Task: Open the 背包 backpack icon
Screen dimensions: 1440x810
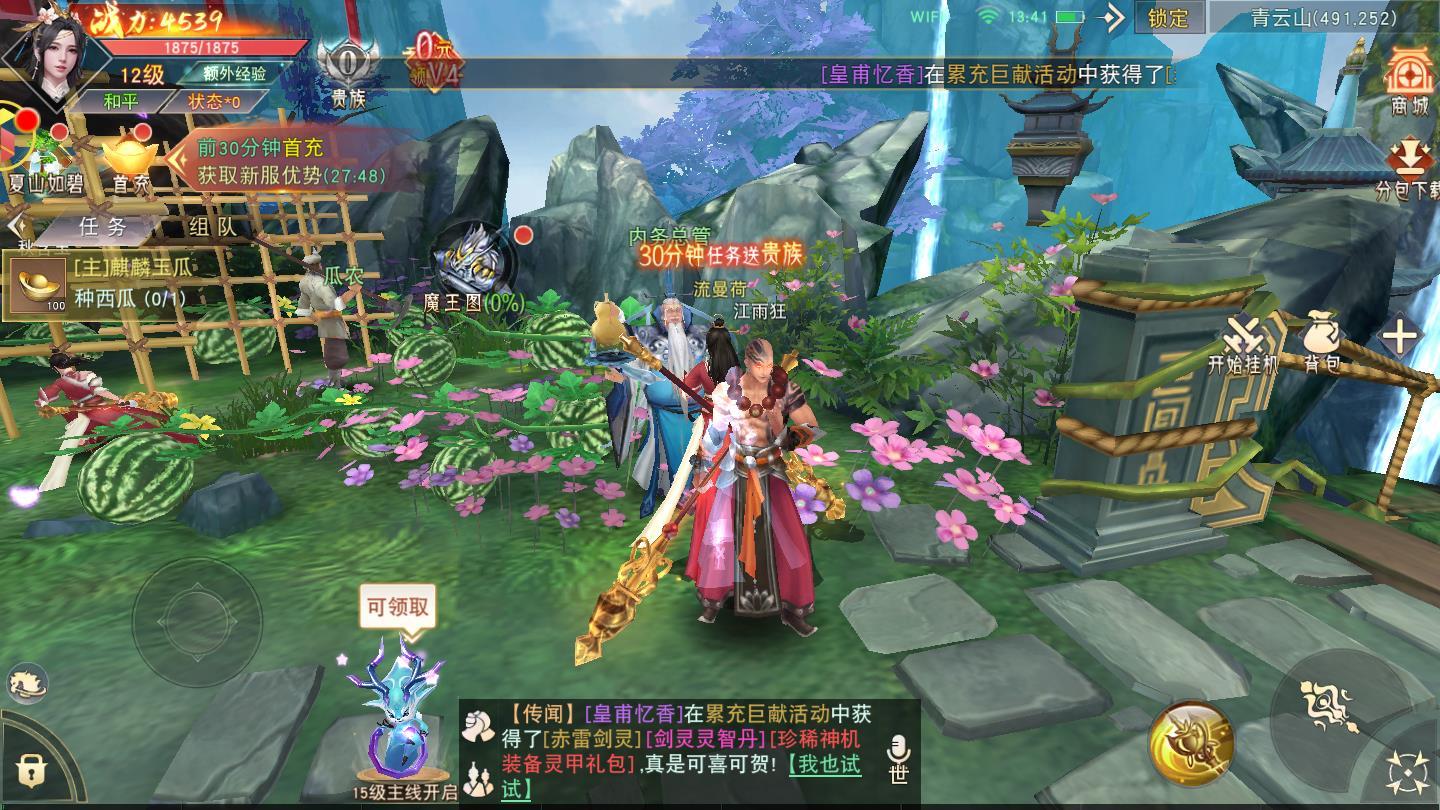Action: click(1322, 333)
